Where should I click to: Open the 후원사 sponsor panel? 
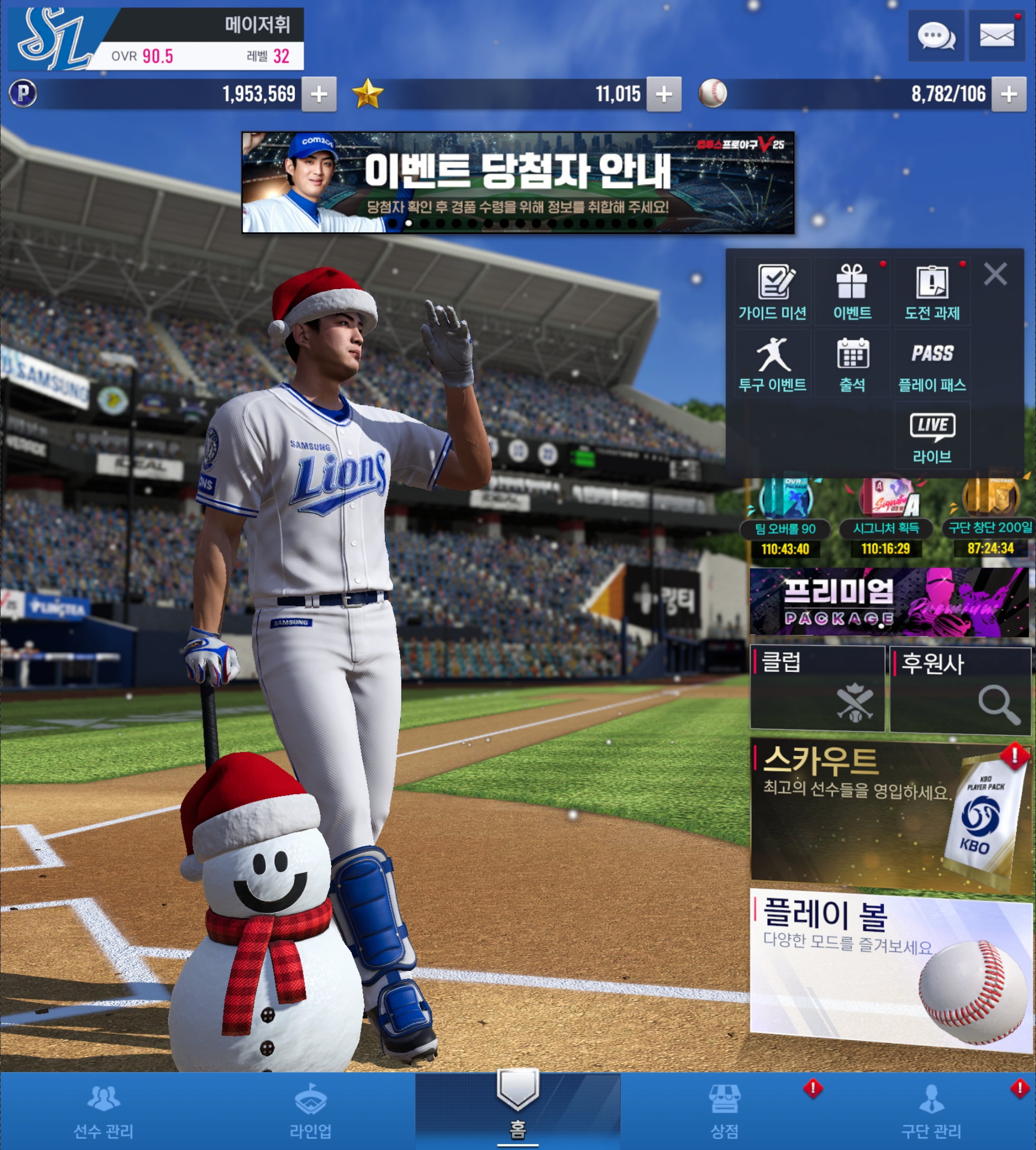pos(961,689)
